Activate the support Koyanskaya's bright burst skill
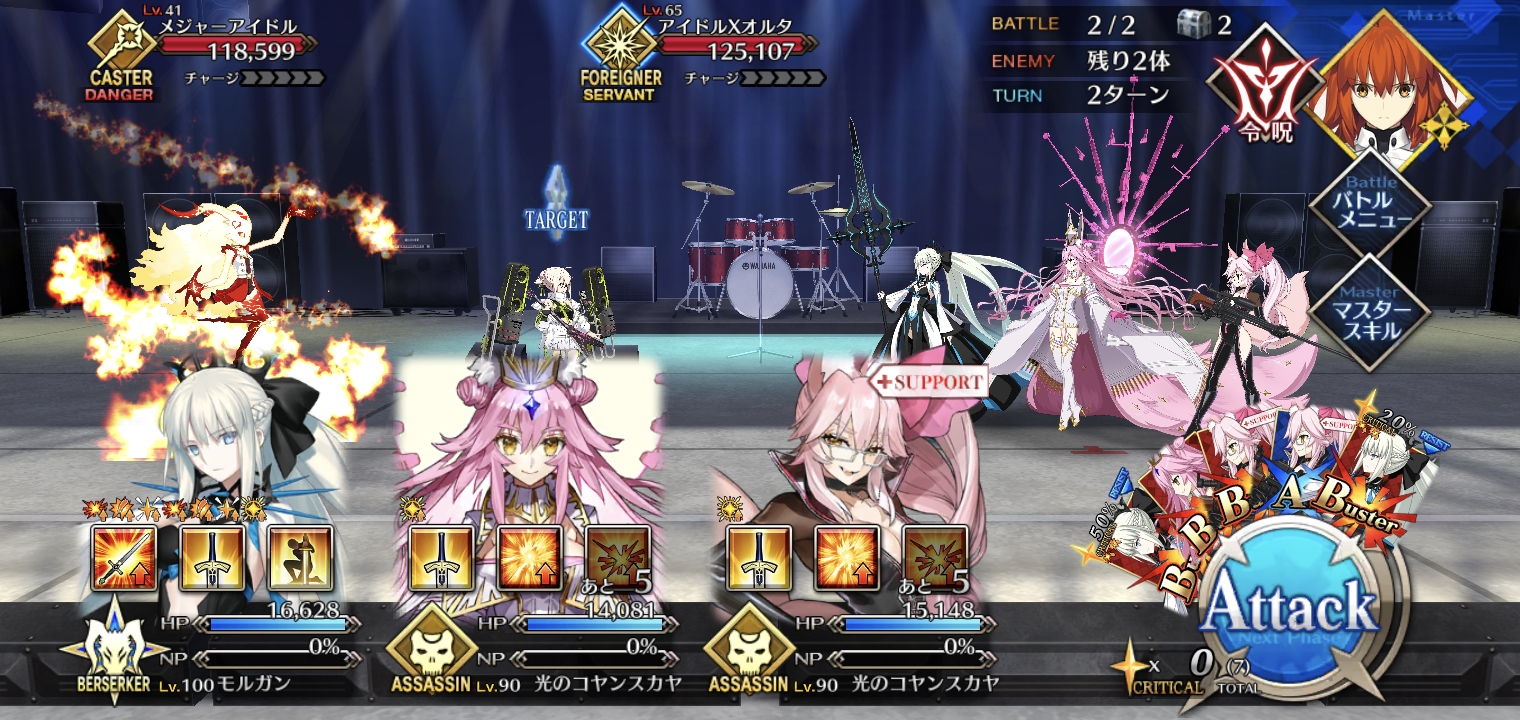 pos(848,559)
